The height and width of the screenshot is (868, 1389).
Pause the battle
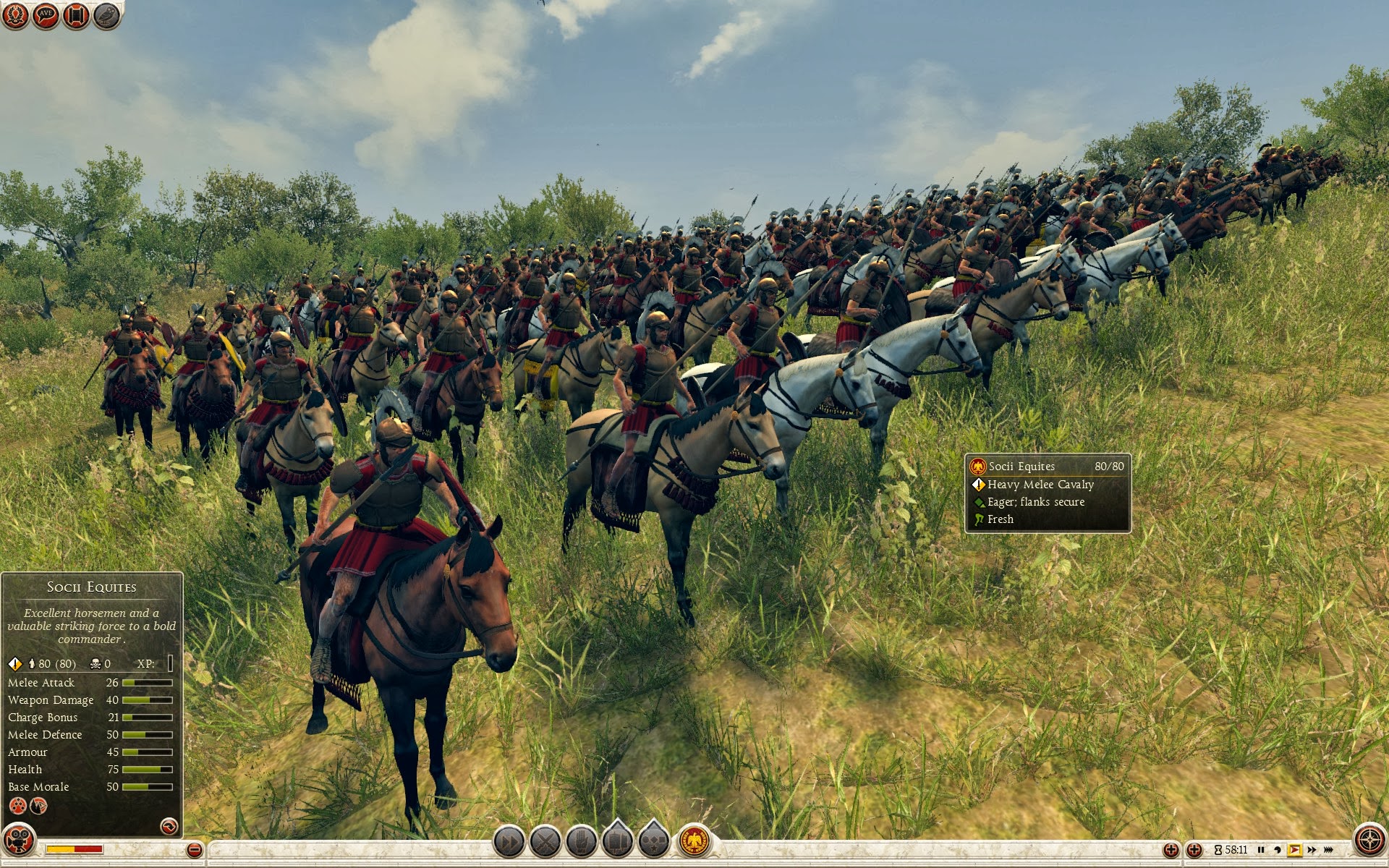[1261, 850]
